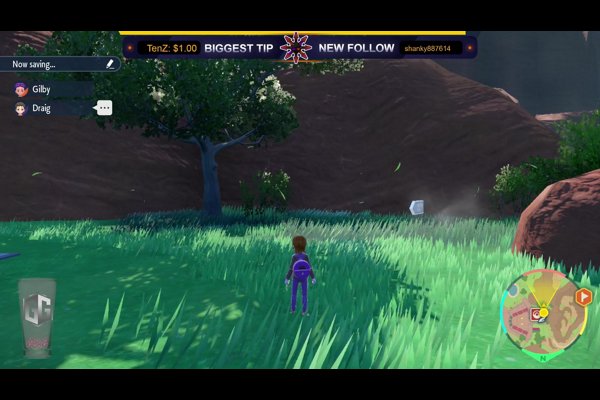Select the orange flag destination marker

(583, 296)
